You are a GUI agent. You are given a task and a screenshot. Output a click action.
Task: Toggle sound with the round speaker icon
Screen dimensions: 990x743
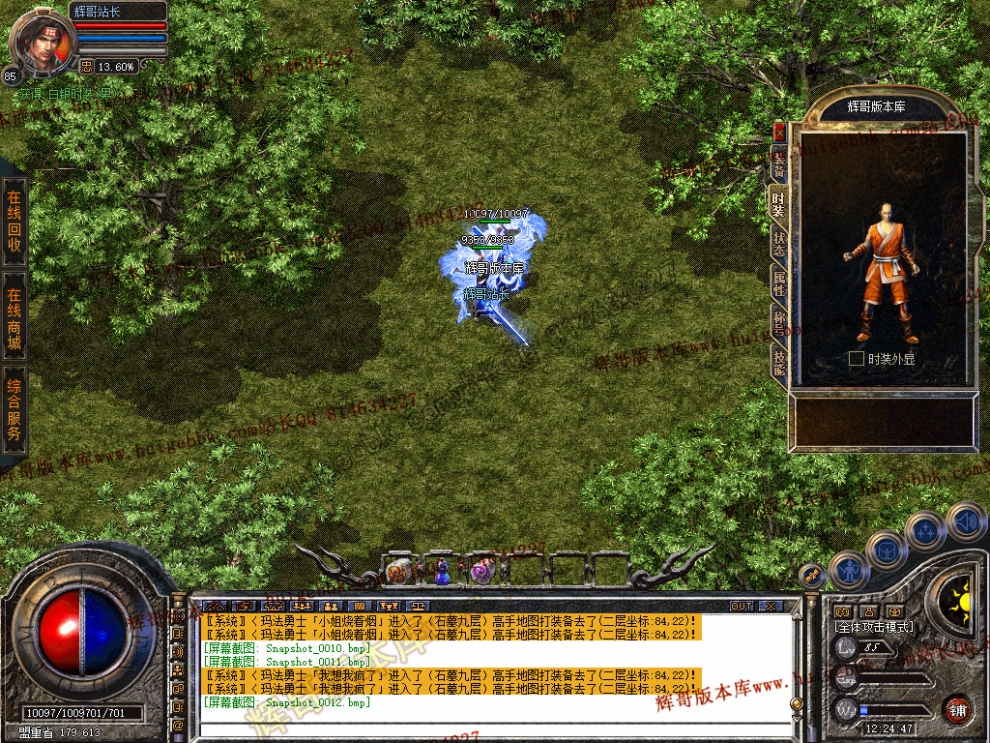pyautogui.click(x=966, y=521)
